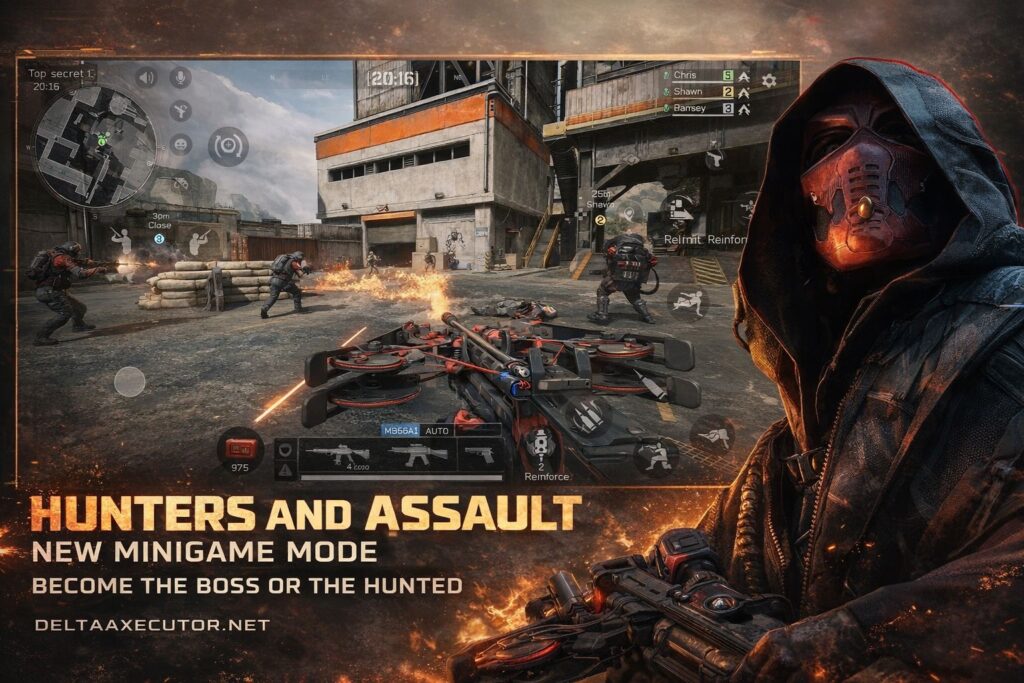Activate the Reinforce ability icon

[541, 444]
